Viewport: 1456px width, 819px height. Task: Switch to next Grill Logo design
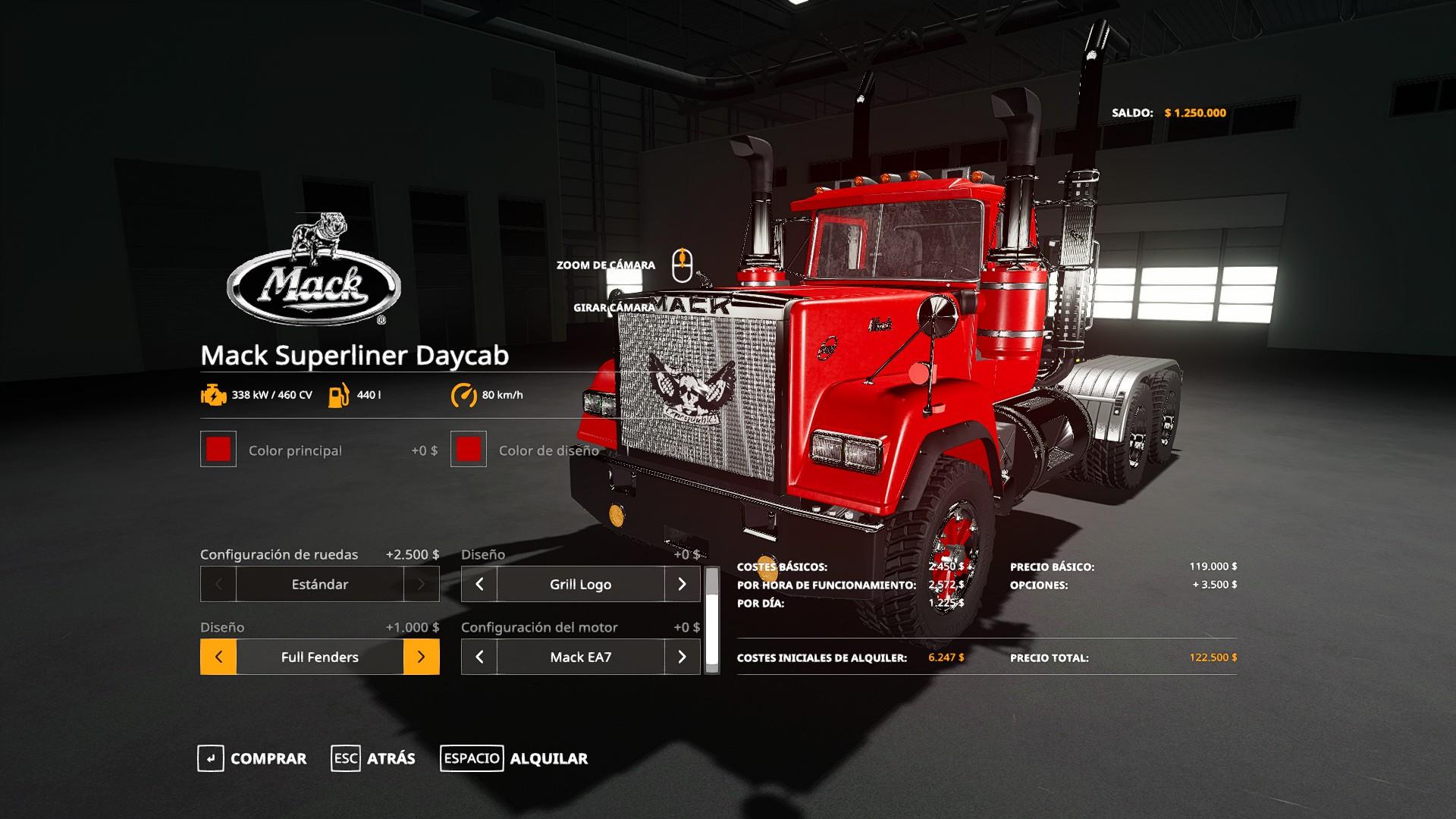(682, 584)
